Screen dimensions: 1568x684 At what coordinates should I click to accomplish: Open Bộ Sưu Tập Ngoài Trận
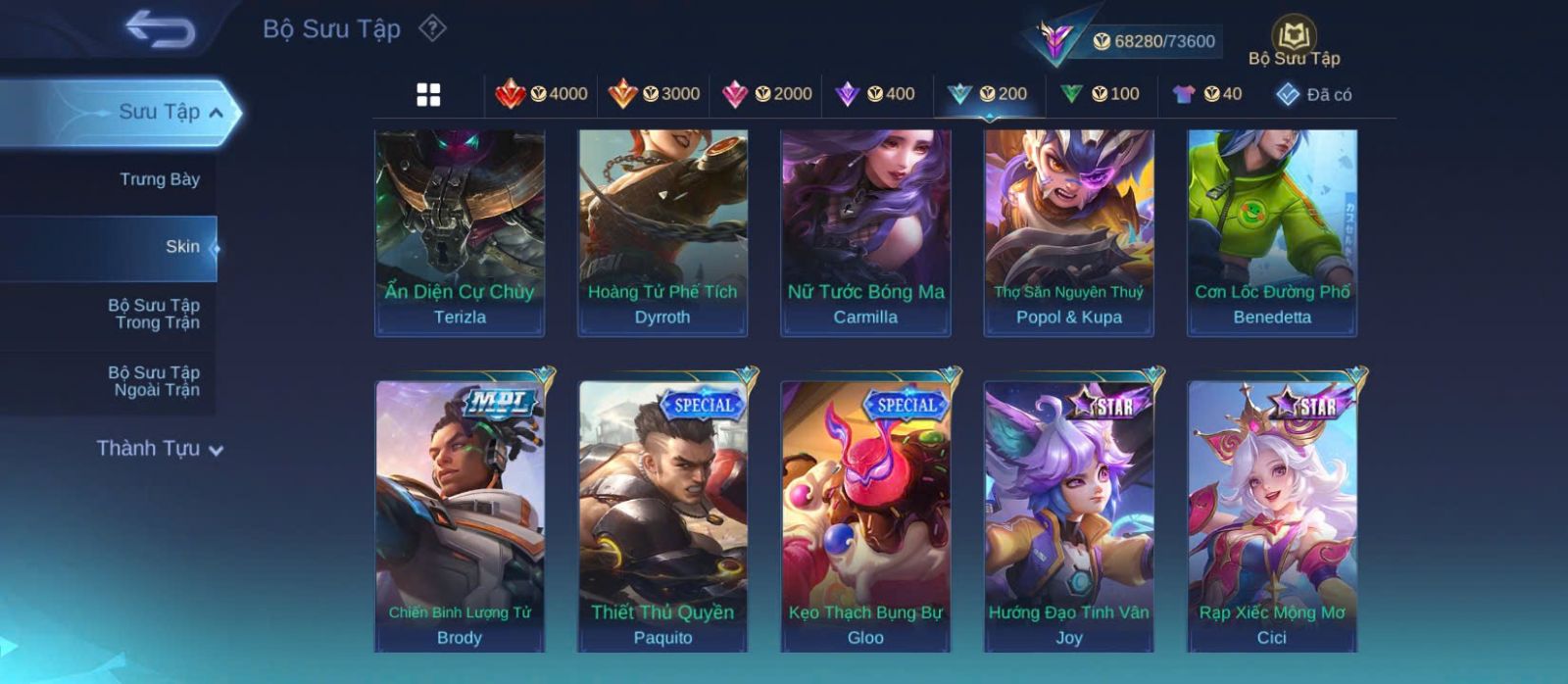pos(155,381)
